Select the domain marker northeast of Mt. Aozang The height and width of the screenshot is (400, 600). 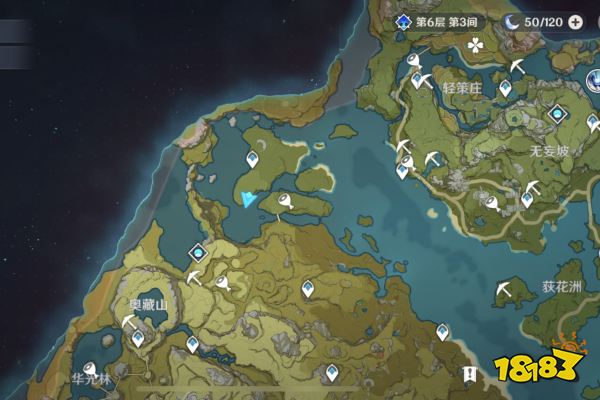198,253
